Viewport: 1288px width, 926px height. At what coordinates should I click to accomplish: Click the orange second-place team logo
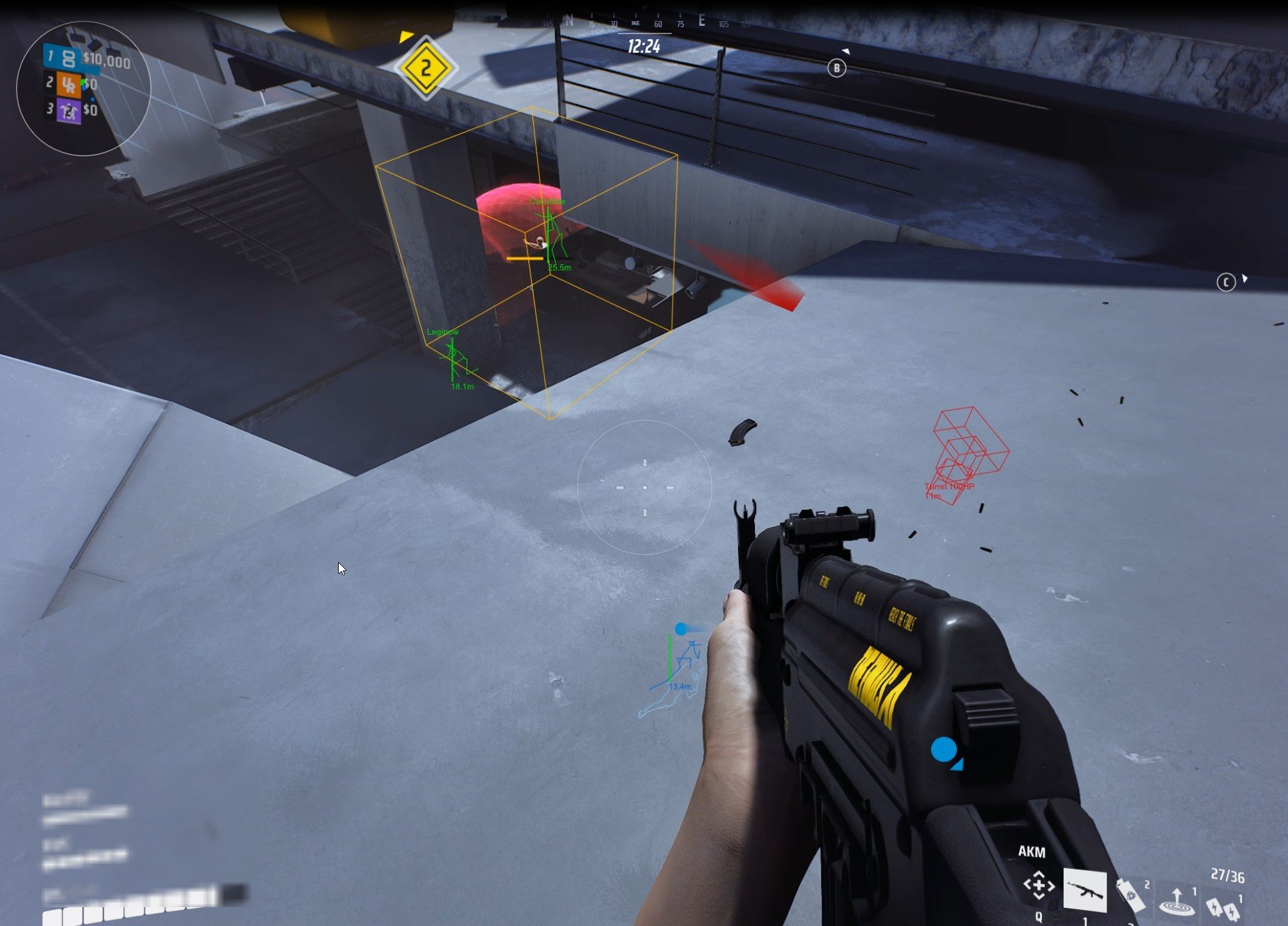pyautogui.click(x=68, y=84)
